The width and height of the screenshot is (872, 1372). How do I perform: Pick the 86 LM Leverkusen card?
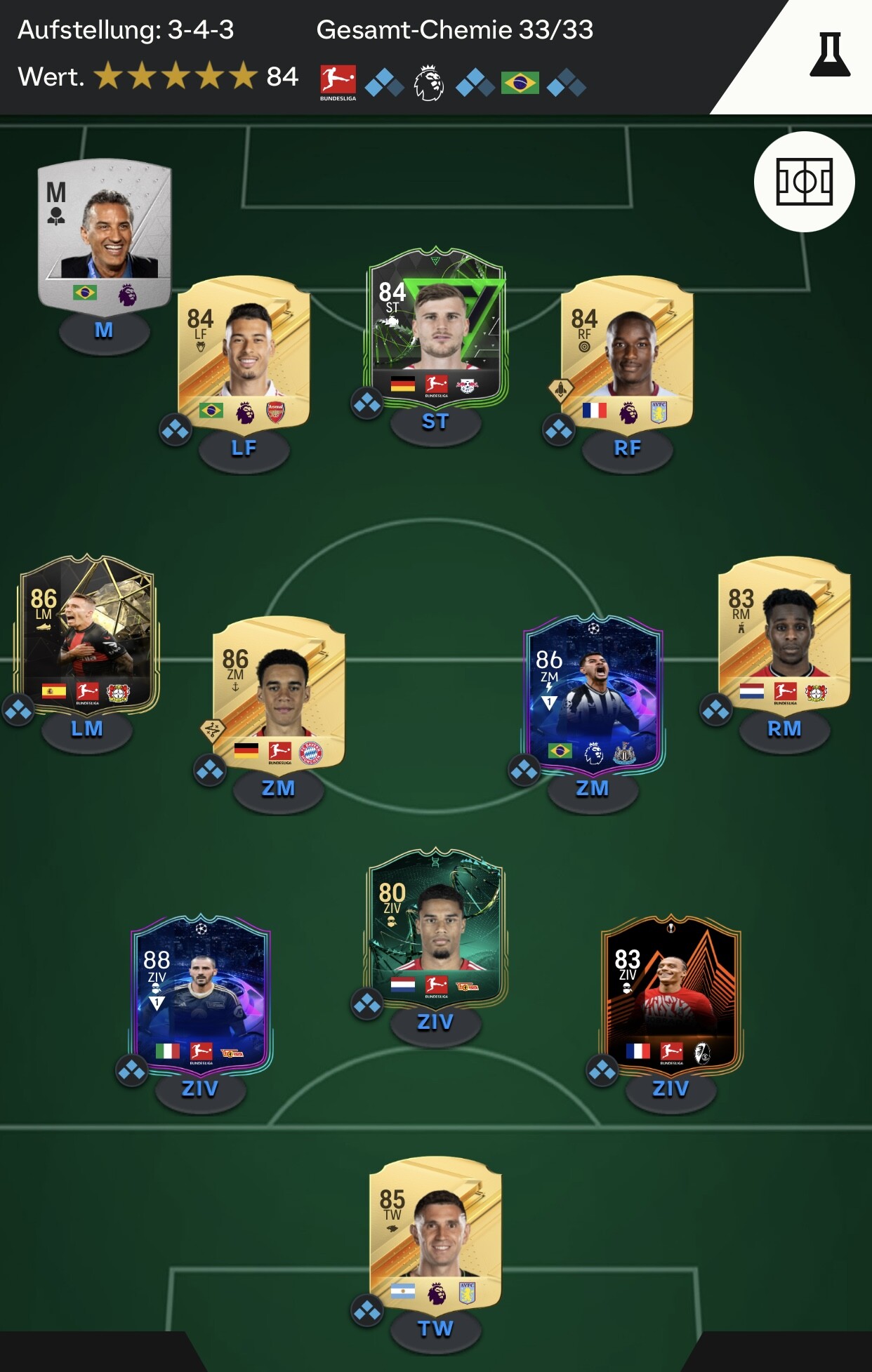(x=87, y=634)
